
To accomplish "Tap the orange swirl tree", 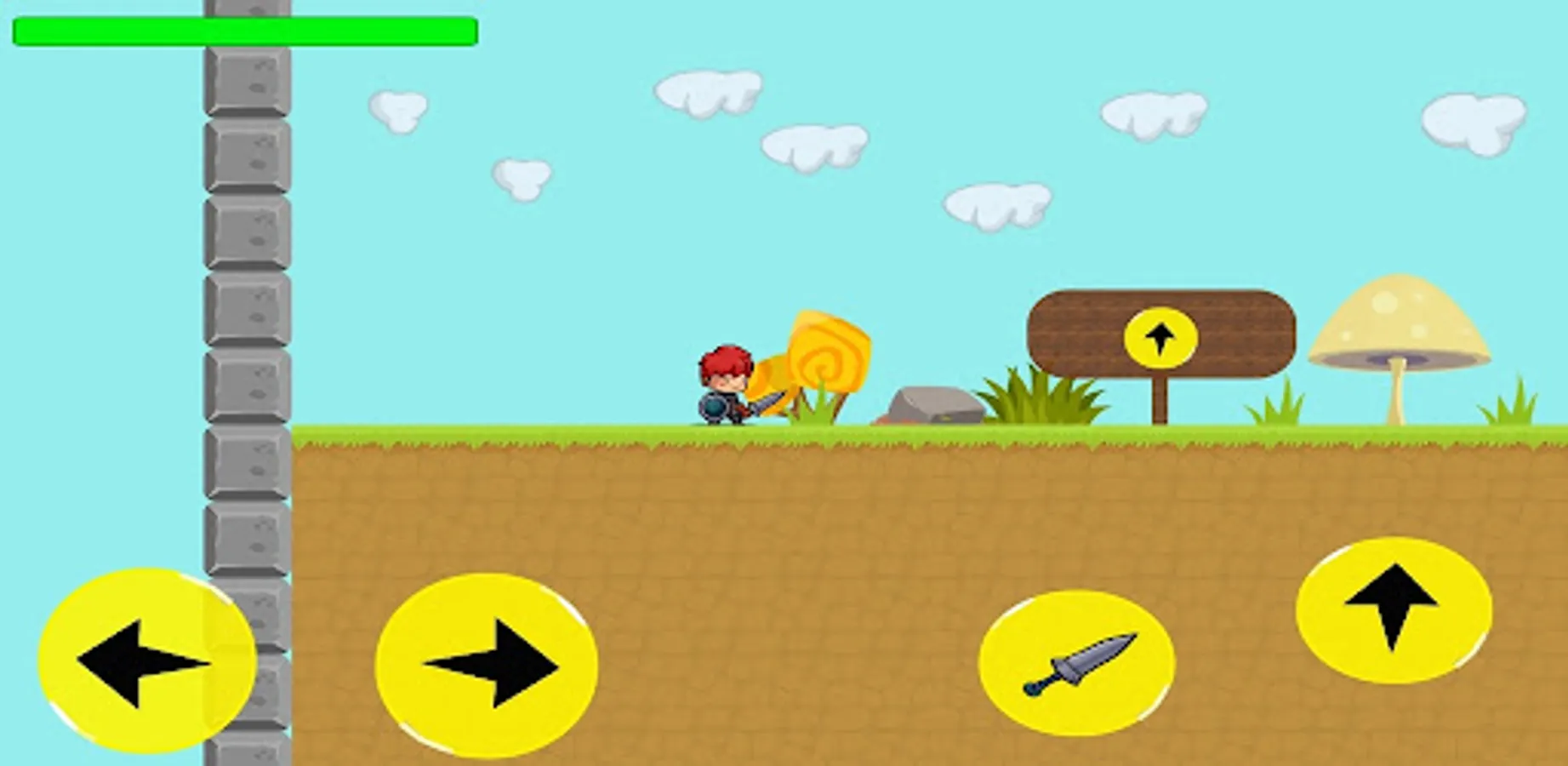I will 821,357.
